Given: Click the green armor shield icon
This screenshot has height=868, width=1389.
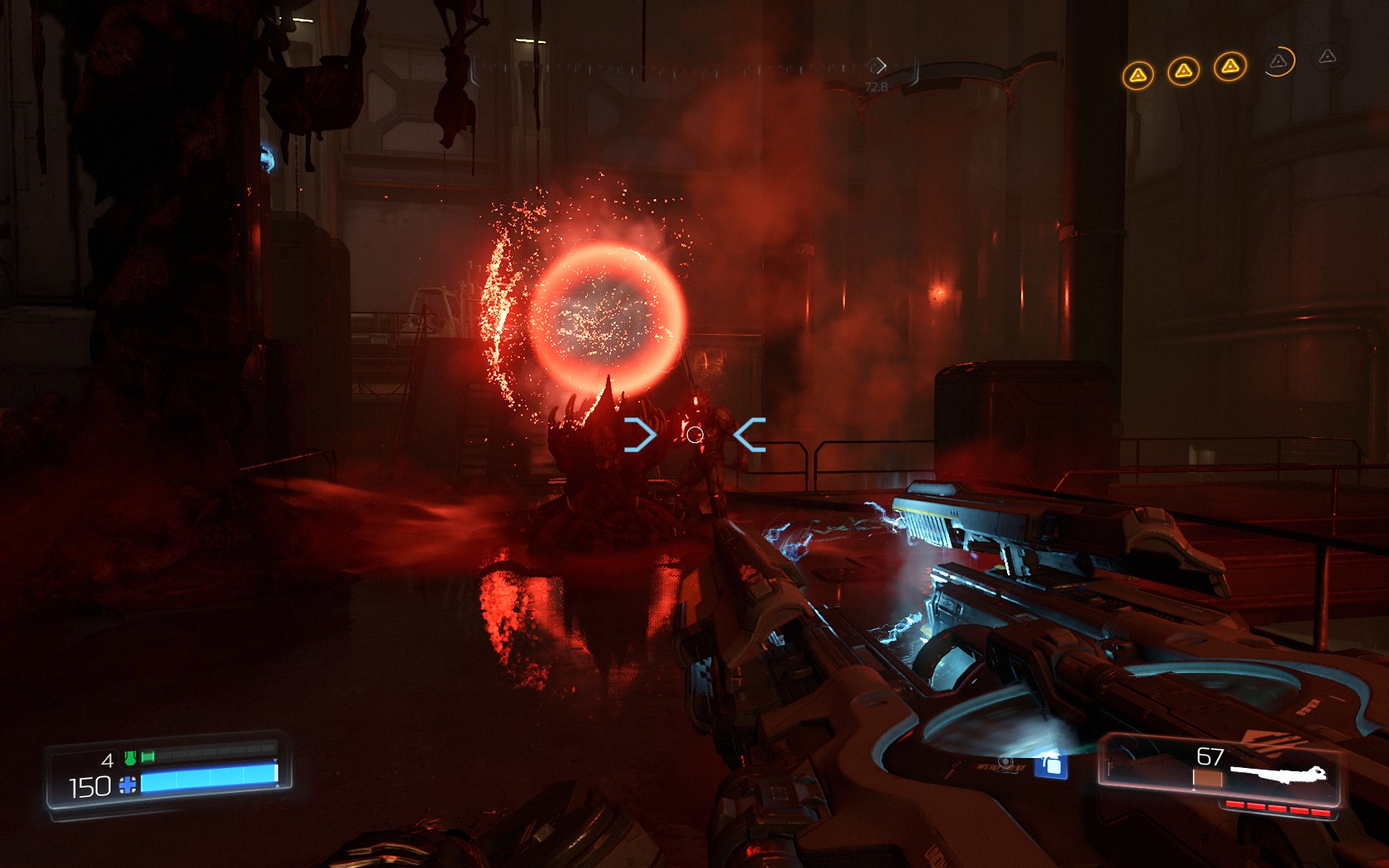Looking at the screenshot, I should coord(130,758).
